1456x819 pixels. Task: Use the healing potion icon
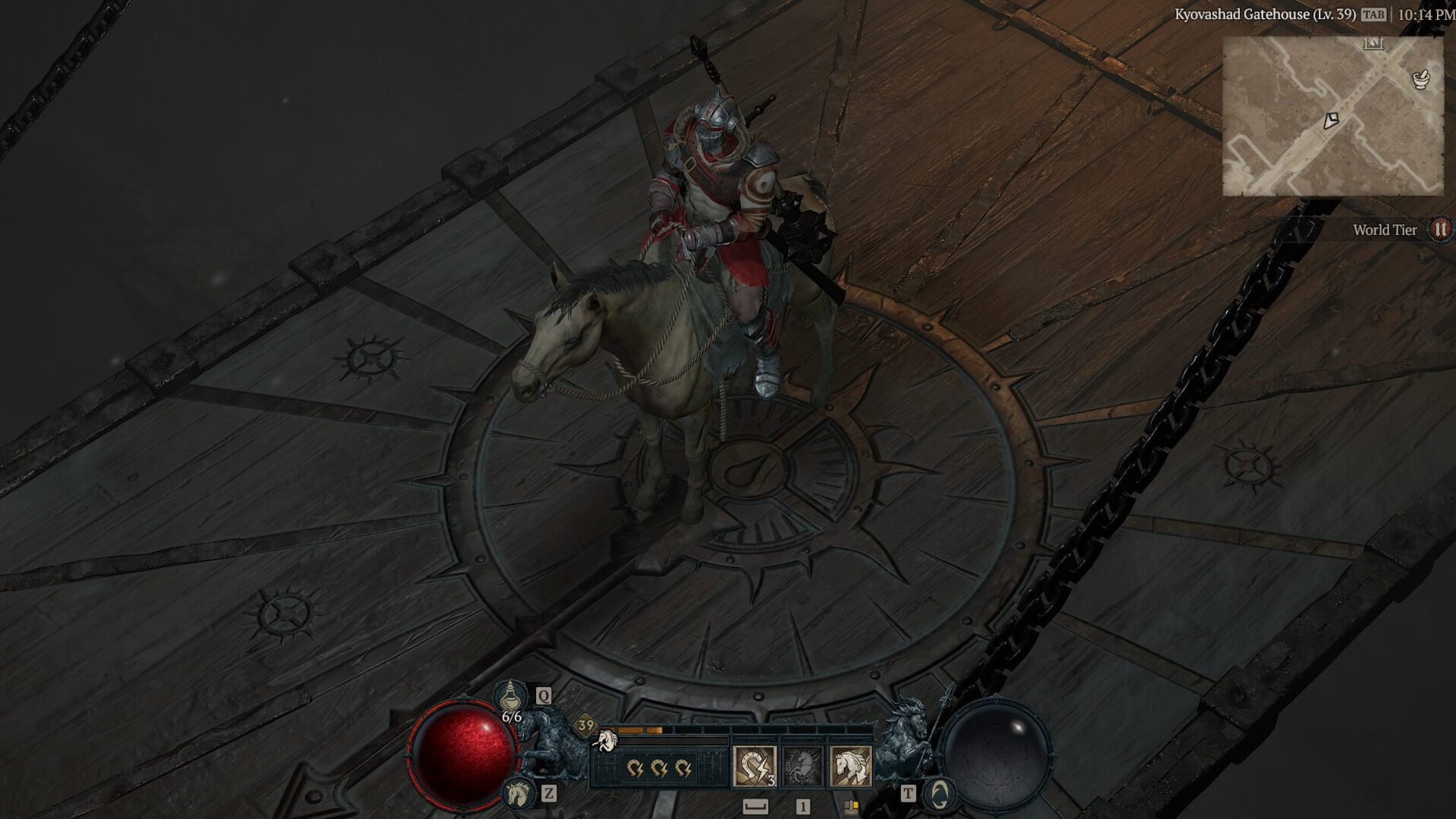(x=511, y=695)
